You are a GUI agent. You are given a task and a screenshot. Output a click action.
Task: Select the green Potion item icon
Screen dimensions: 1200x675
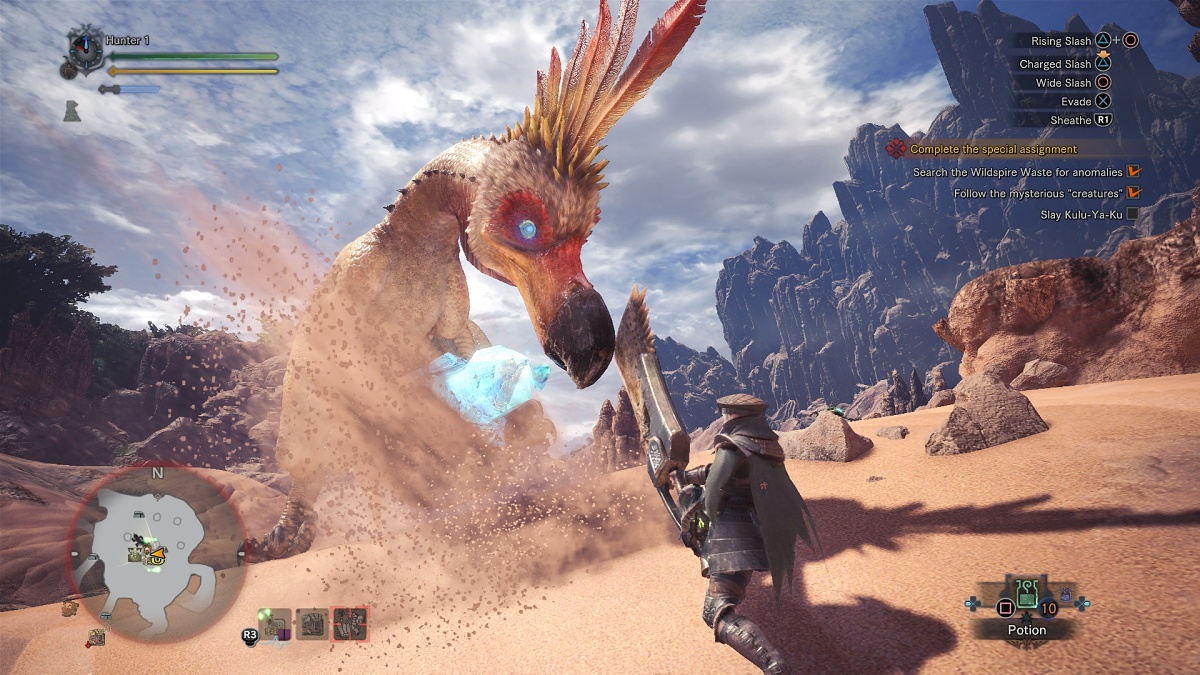tap(1026, 595)
